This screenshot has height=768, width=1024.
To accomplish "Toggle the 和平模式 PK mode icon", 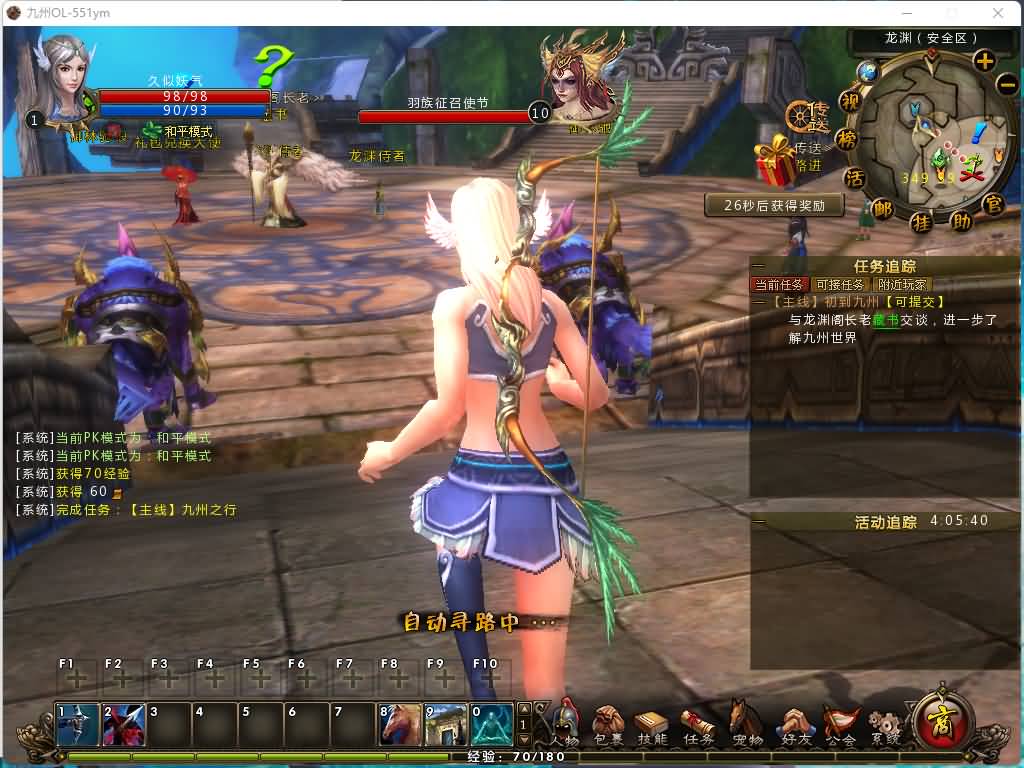I will (x=152, y=131).
